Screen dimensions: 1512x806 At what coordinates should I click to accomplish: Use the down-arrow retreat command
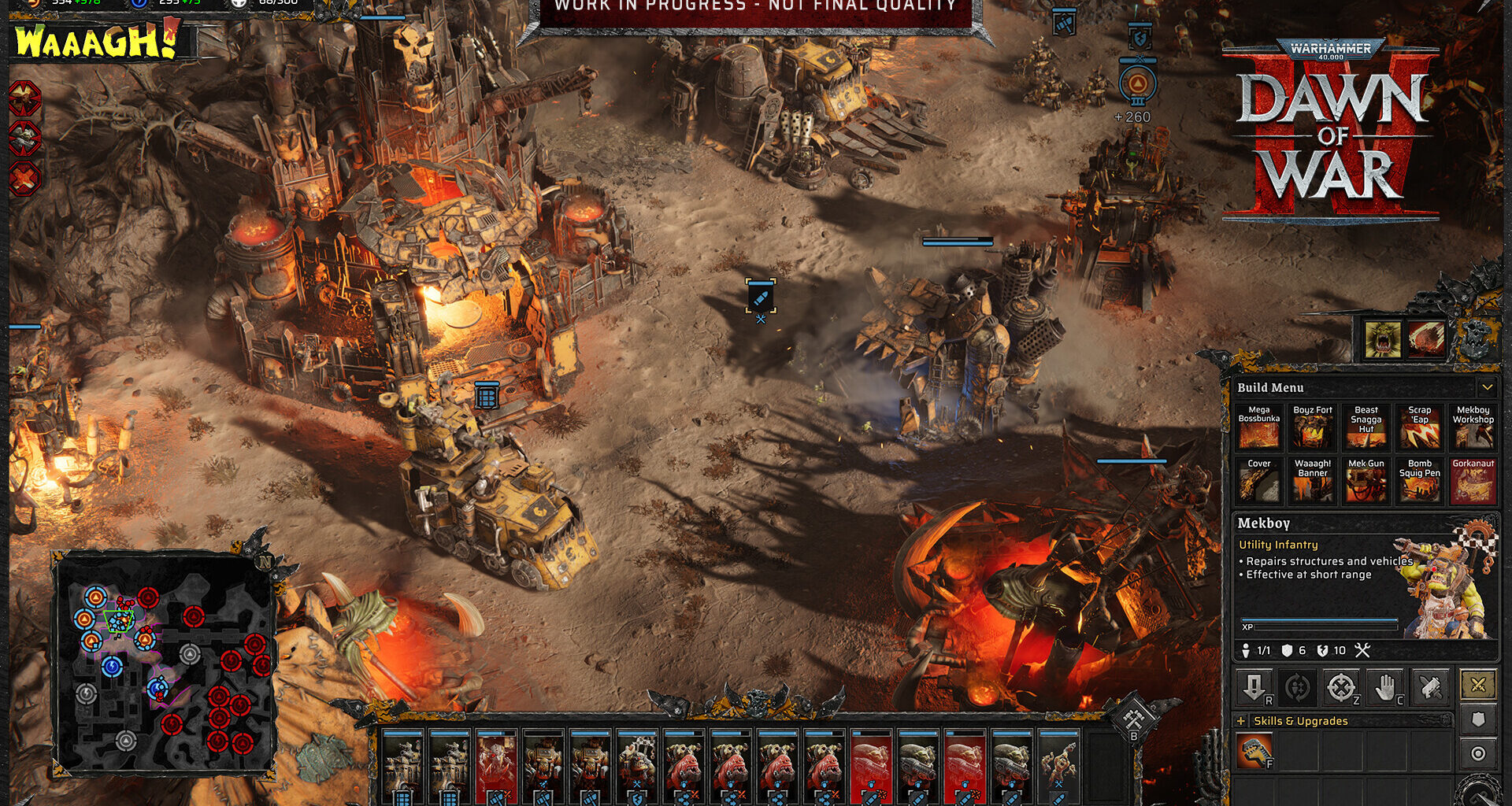(1254, 688)
